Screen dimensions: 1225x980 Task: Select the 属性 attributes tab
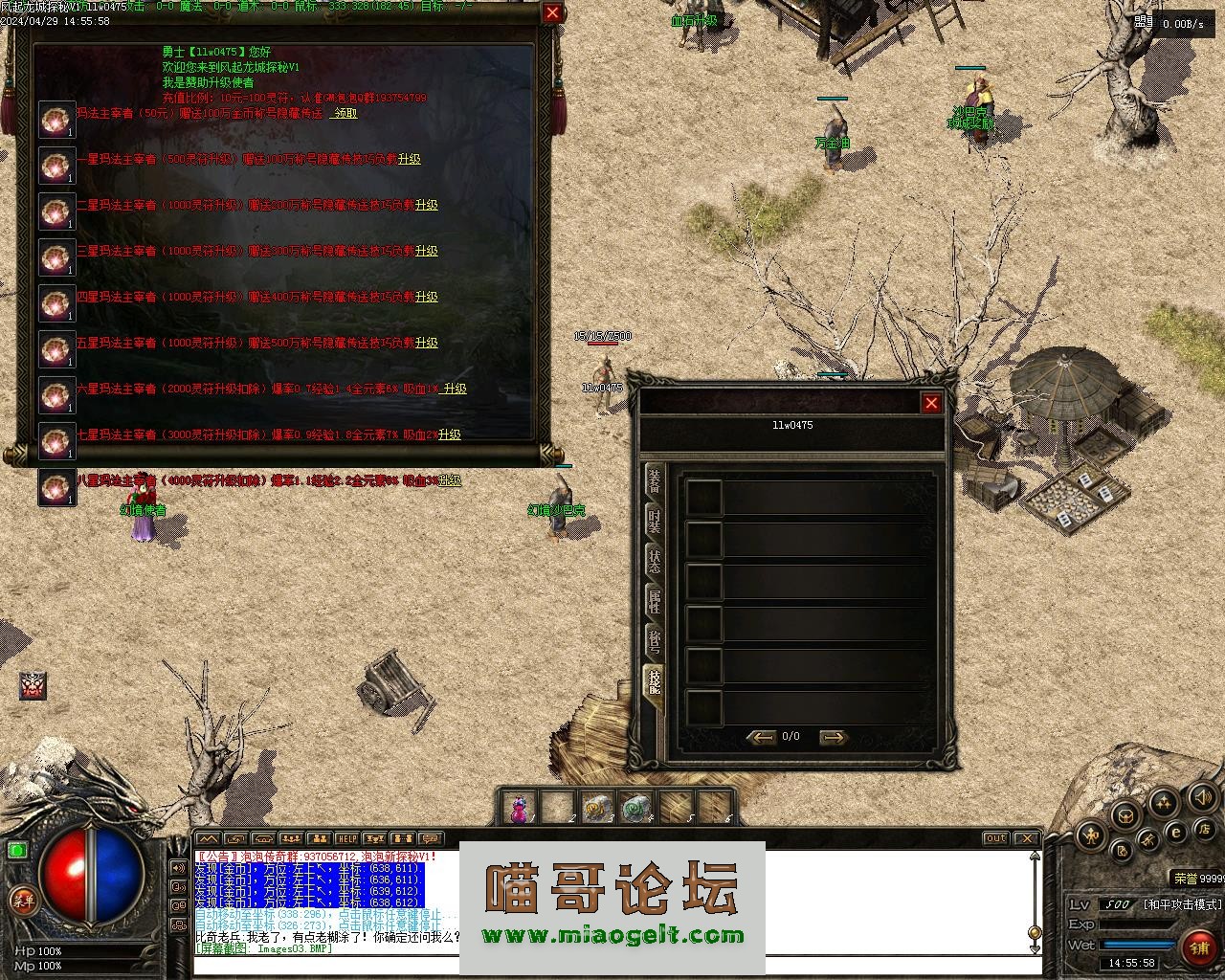tap(655, 602)
